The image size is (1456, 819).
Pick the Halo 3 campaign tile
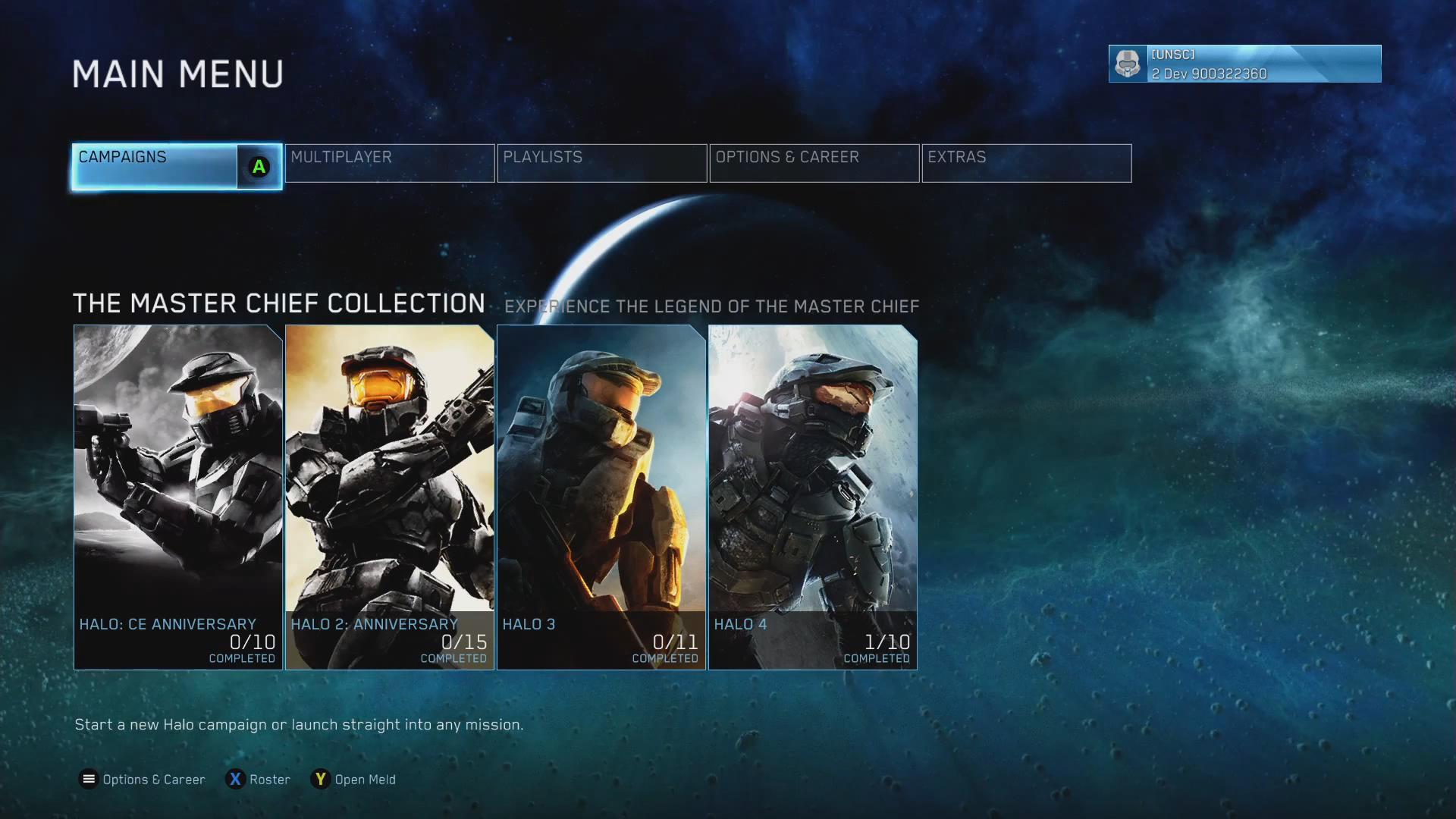[601, 497]
